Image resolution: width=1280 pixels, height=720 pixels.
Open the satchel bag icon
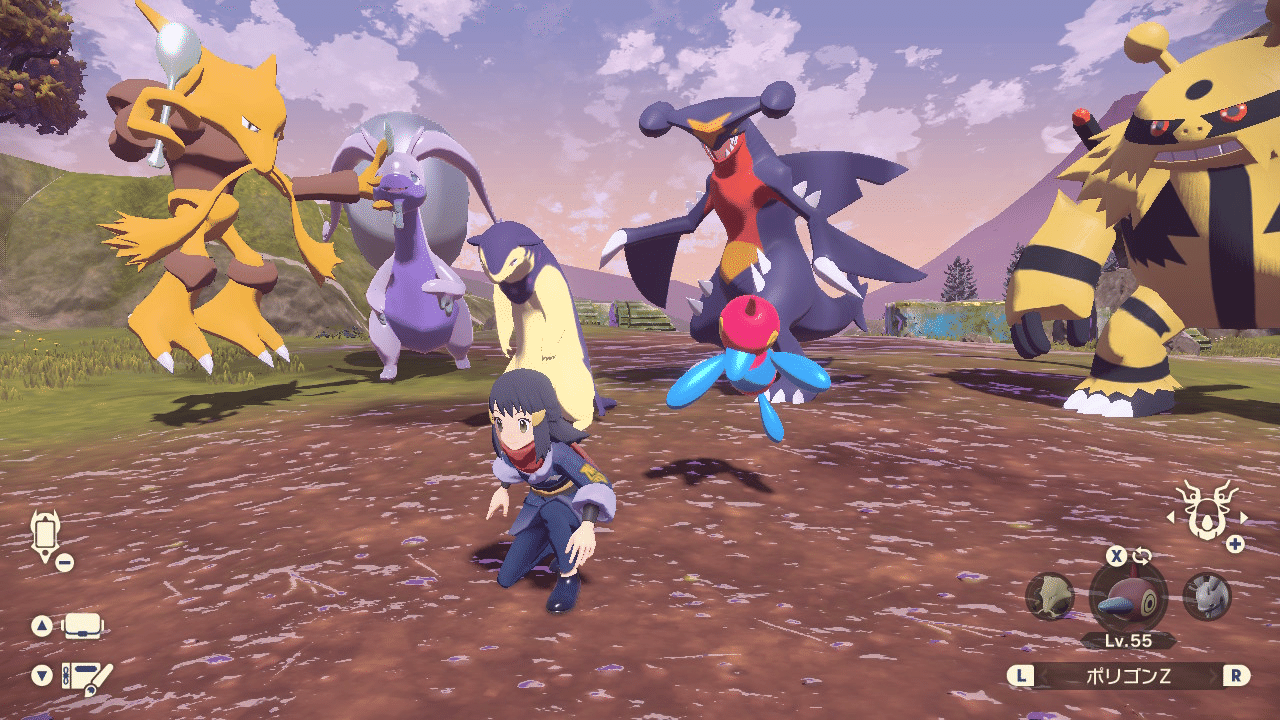pyautogui.click(x=83, y=627)
